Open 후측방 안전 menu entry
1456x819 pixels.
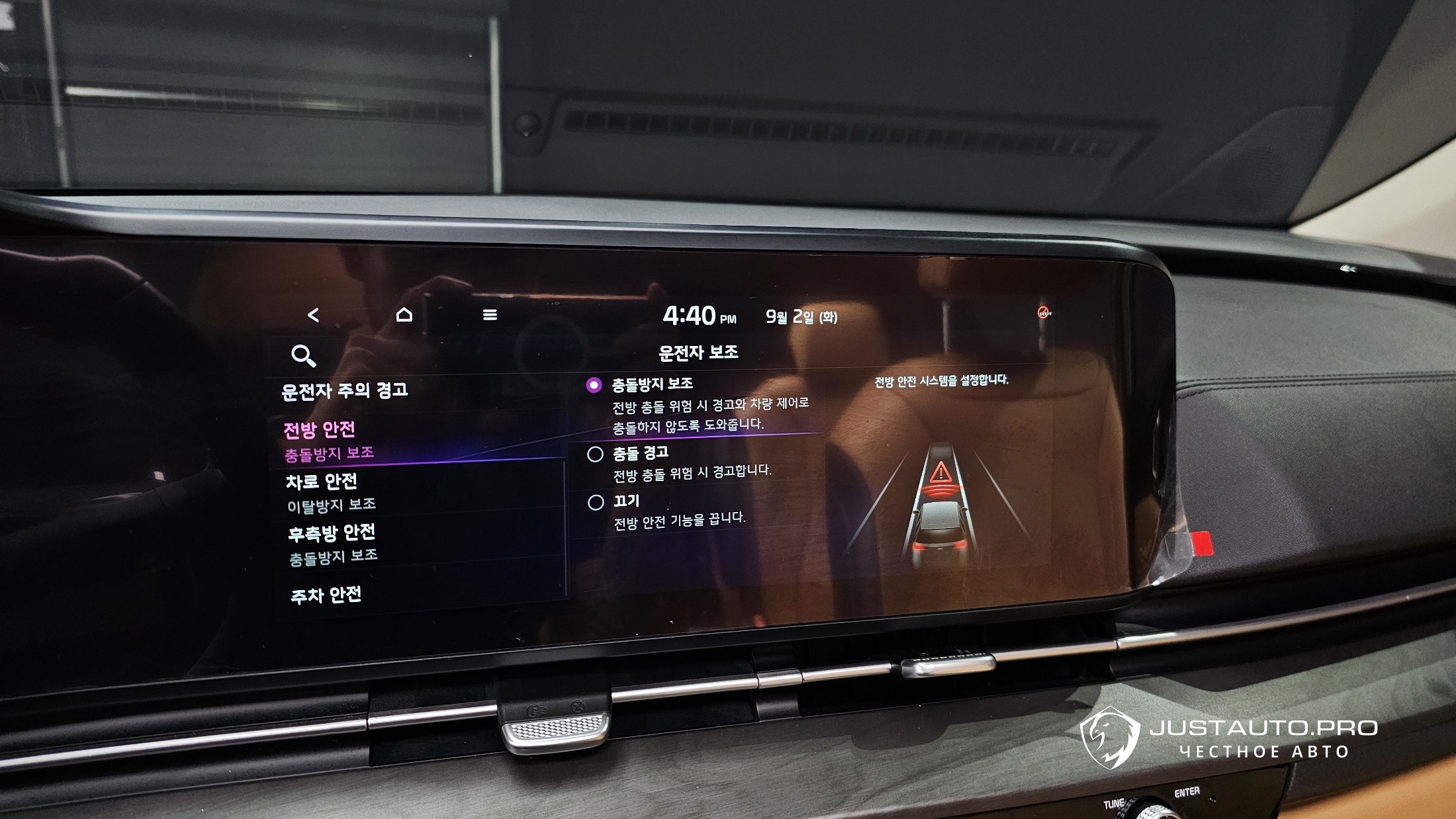click(332, 533)
